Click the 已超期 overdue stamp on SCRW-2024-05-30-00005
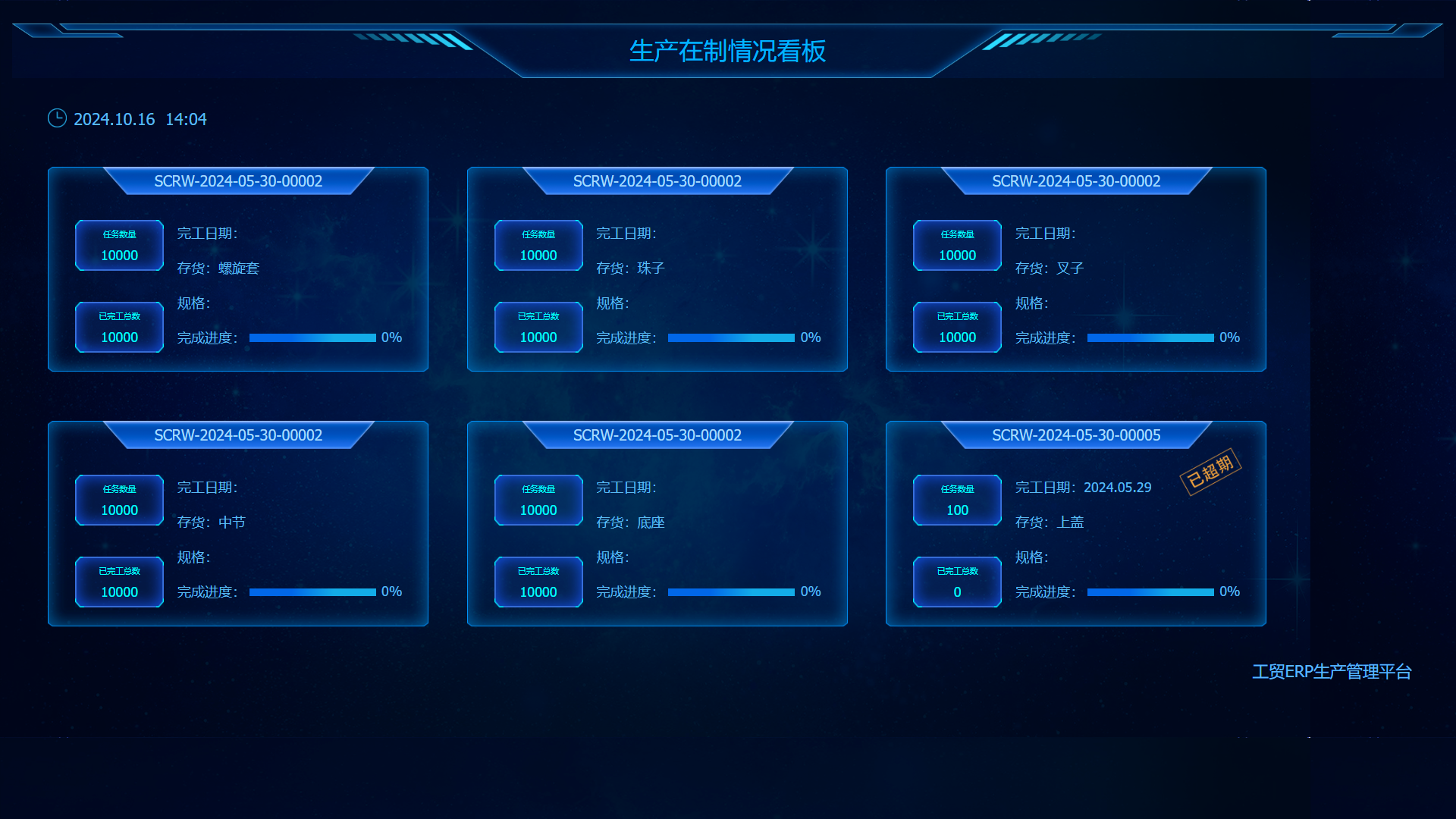This screenshot has height=819, width=1456. coord(1211,471)
